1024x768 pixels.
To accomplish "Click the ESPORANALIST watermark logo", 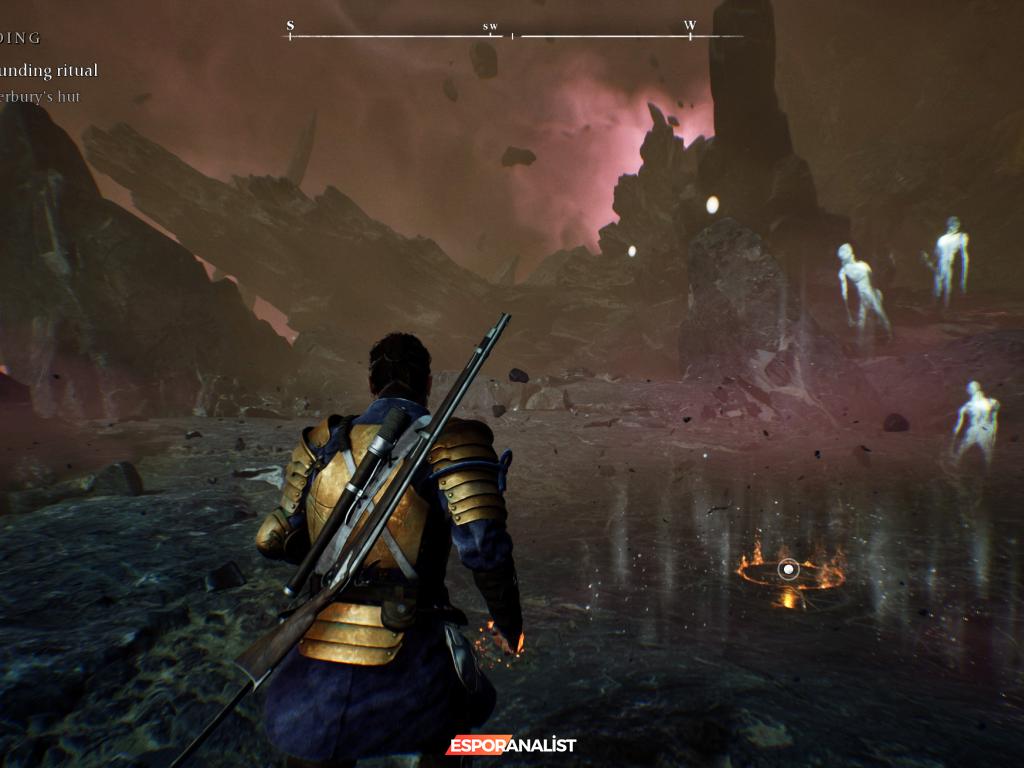I will (x=511, y=745).
